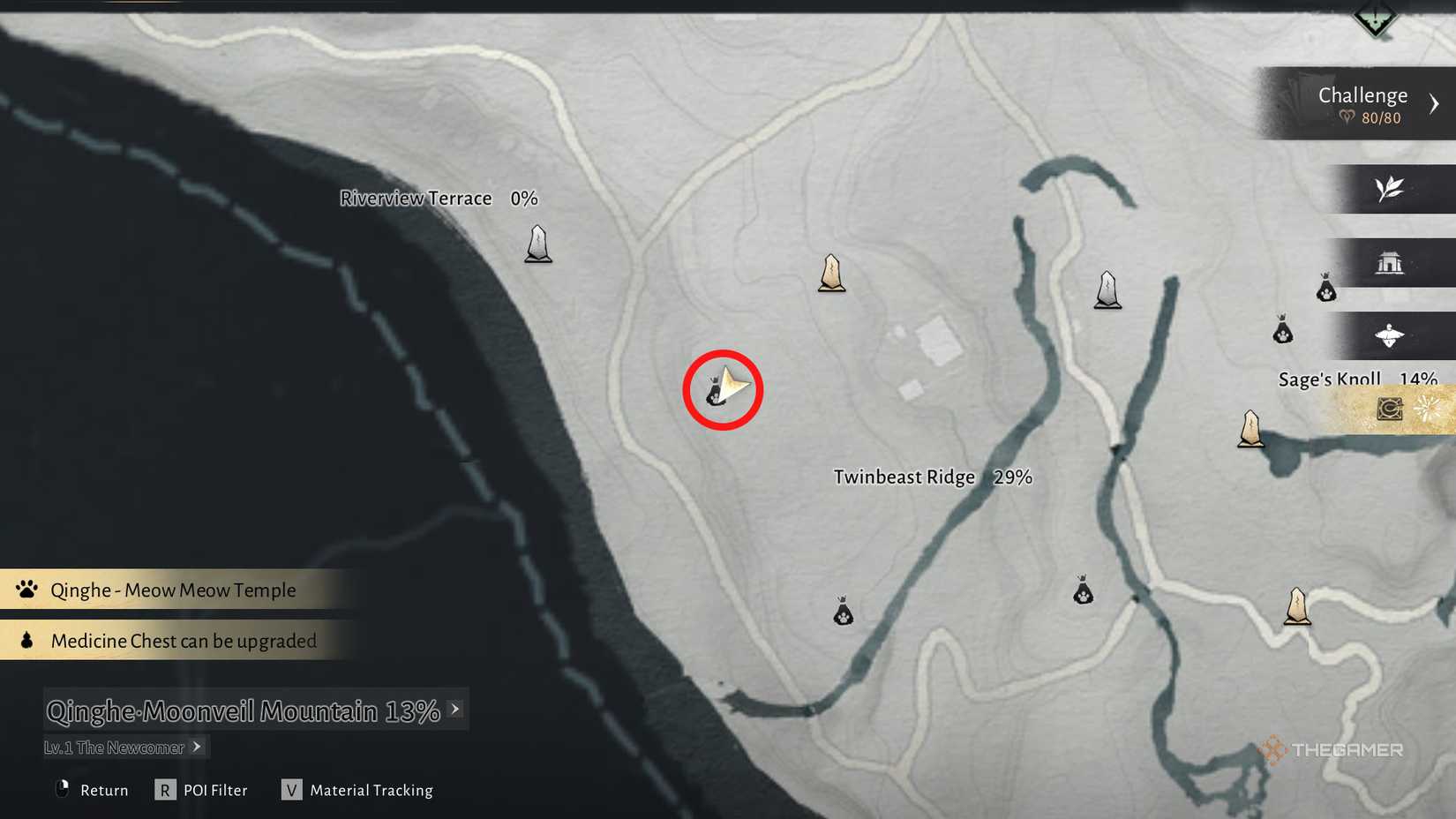Click the golden player position arrow in the red circle
This screenshot has height=819, width=1456.
tap(729, 387)
